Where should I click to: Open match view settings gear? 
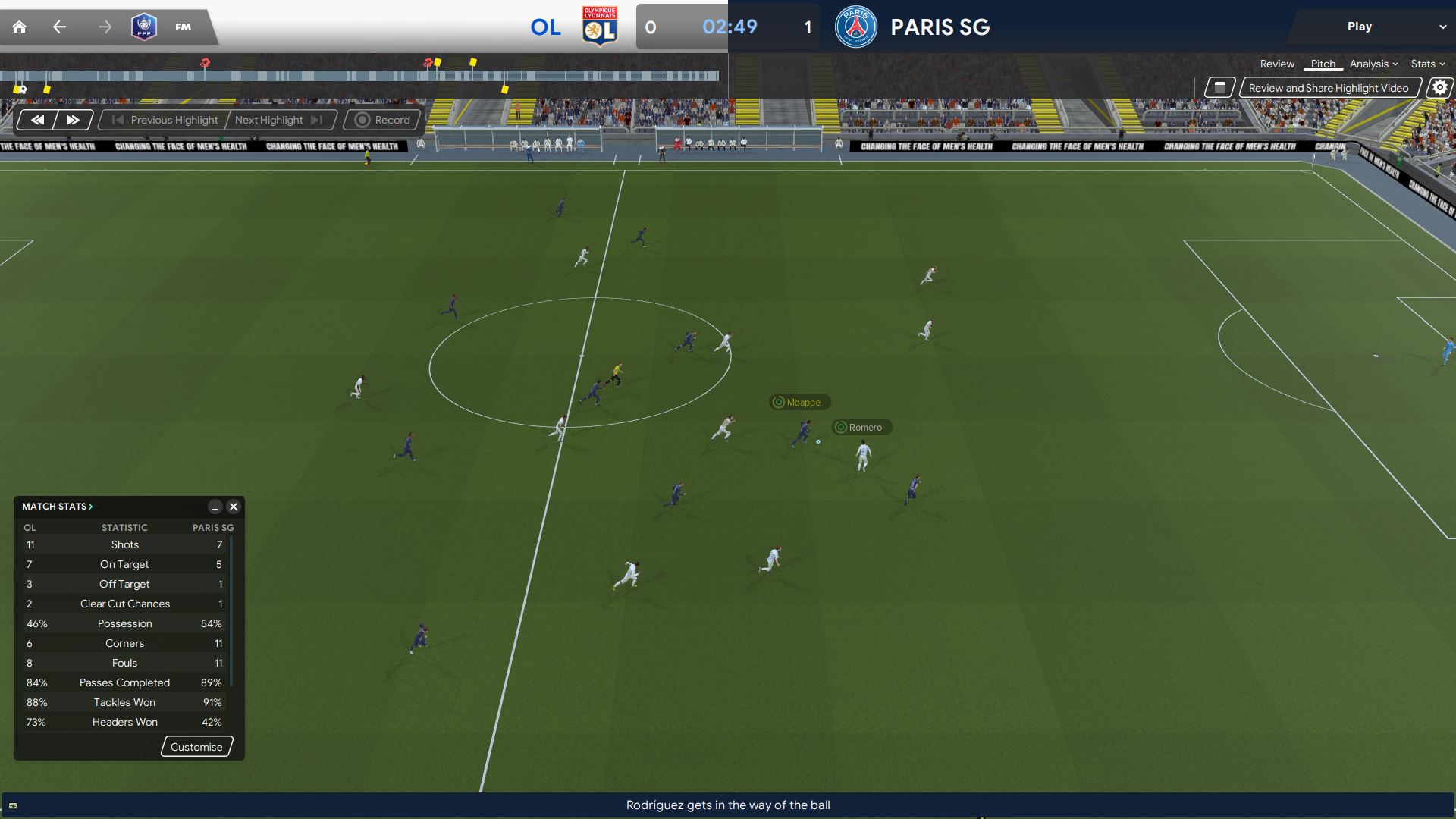1439,88
